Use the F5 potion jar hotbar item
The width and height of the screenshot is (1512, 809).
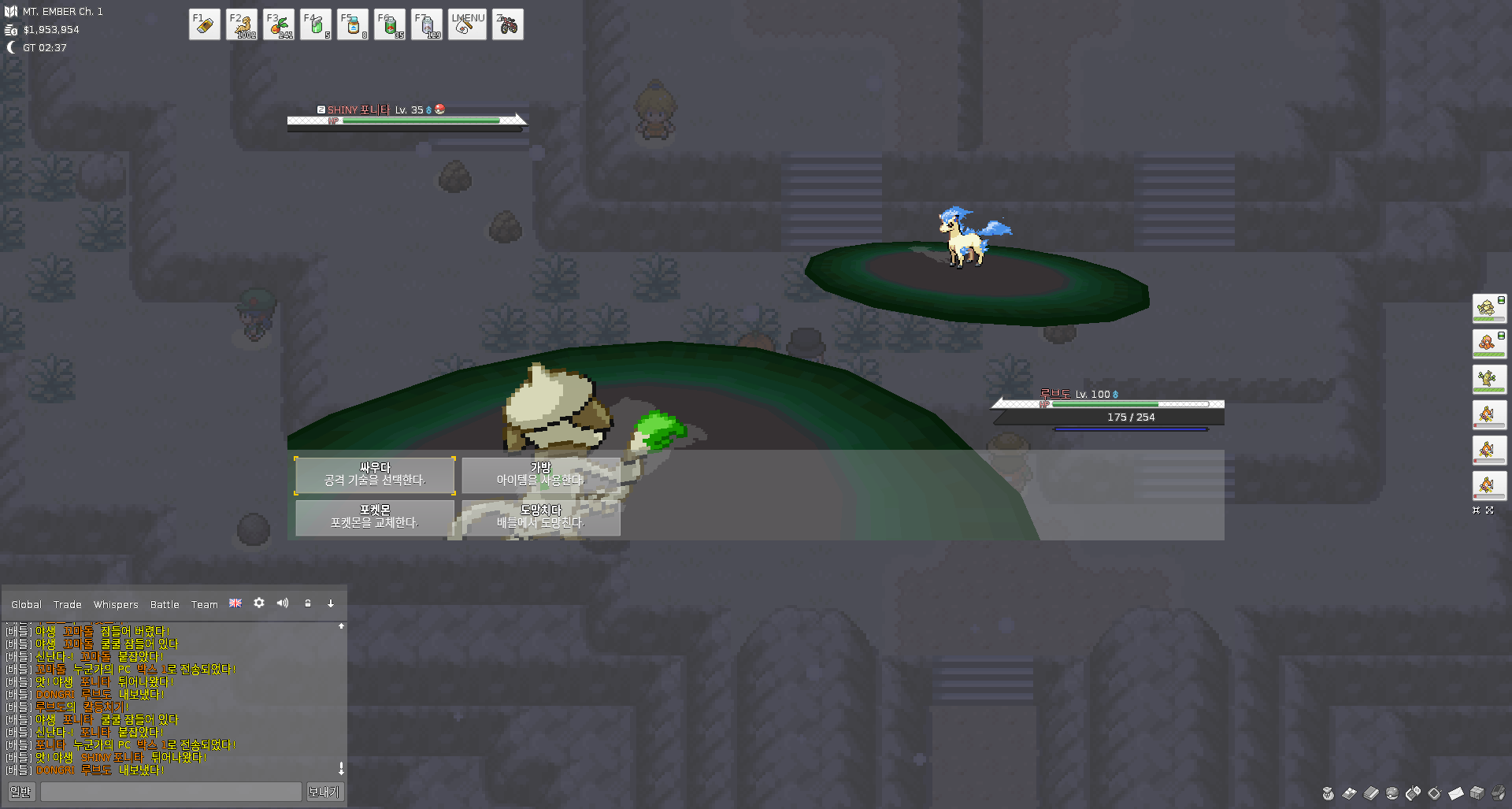tap(353, 24)
